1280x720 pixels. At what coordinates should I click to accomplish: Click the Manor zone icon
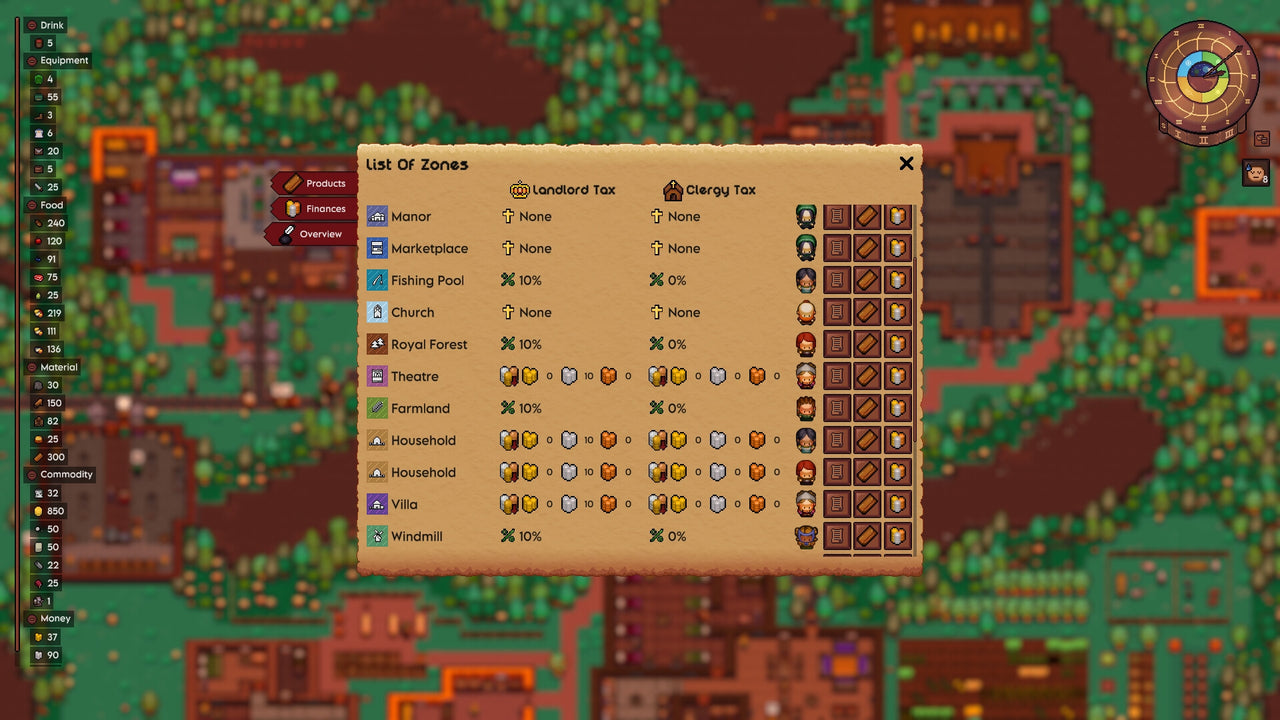coord(381,216)
